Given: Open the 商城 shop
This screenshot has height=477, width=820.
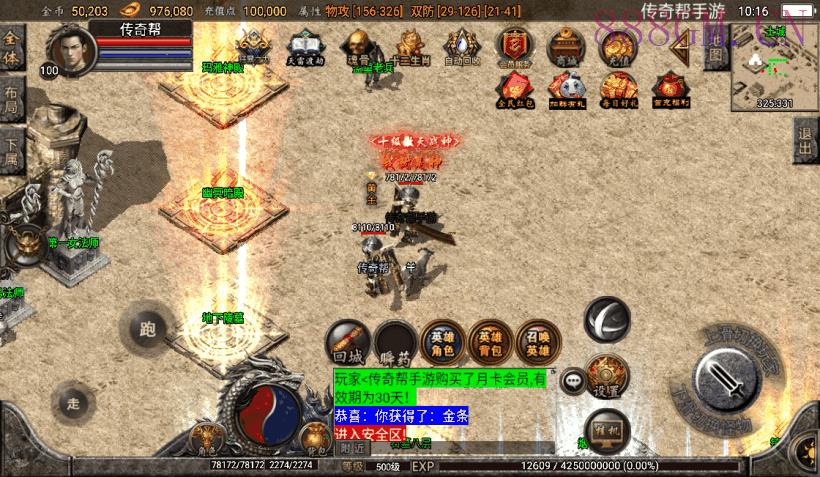Looking at the screenshot, I should pos(566,47).
